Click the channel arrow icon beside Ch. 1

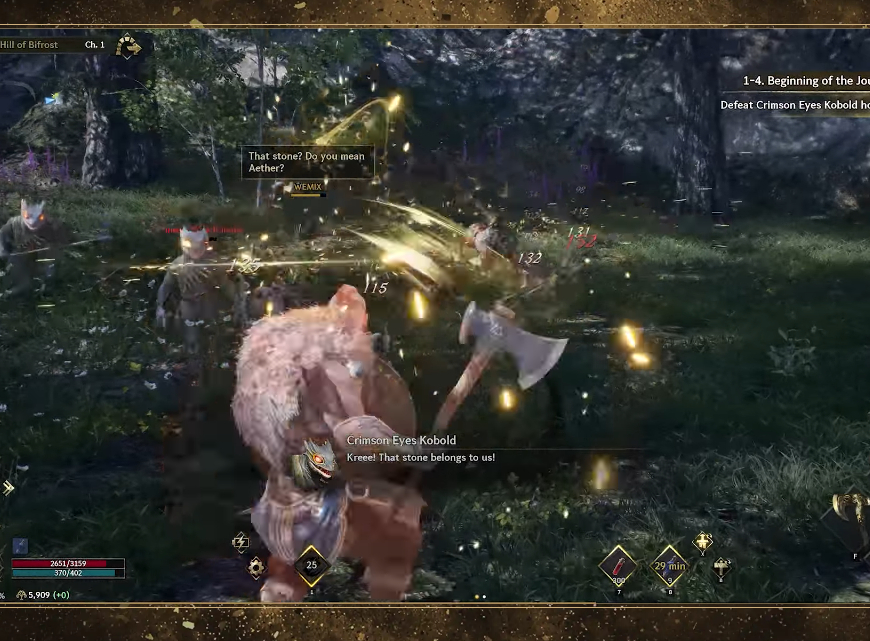[x=128, y=46]
